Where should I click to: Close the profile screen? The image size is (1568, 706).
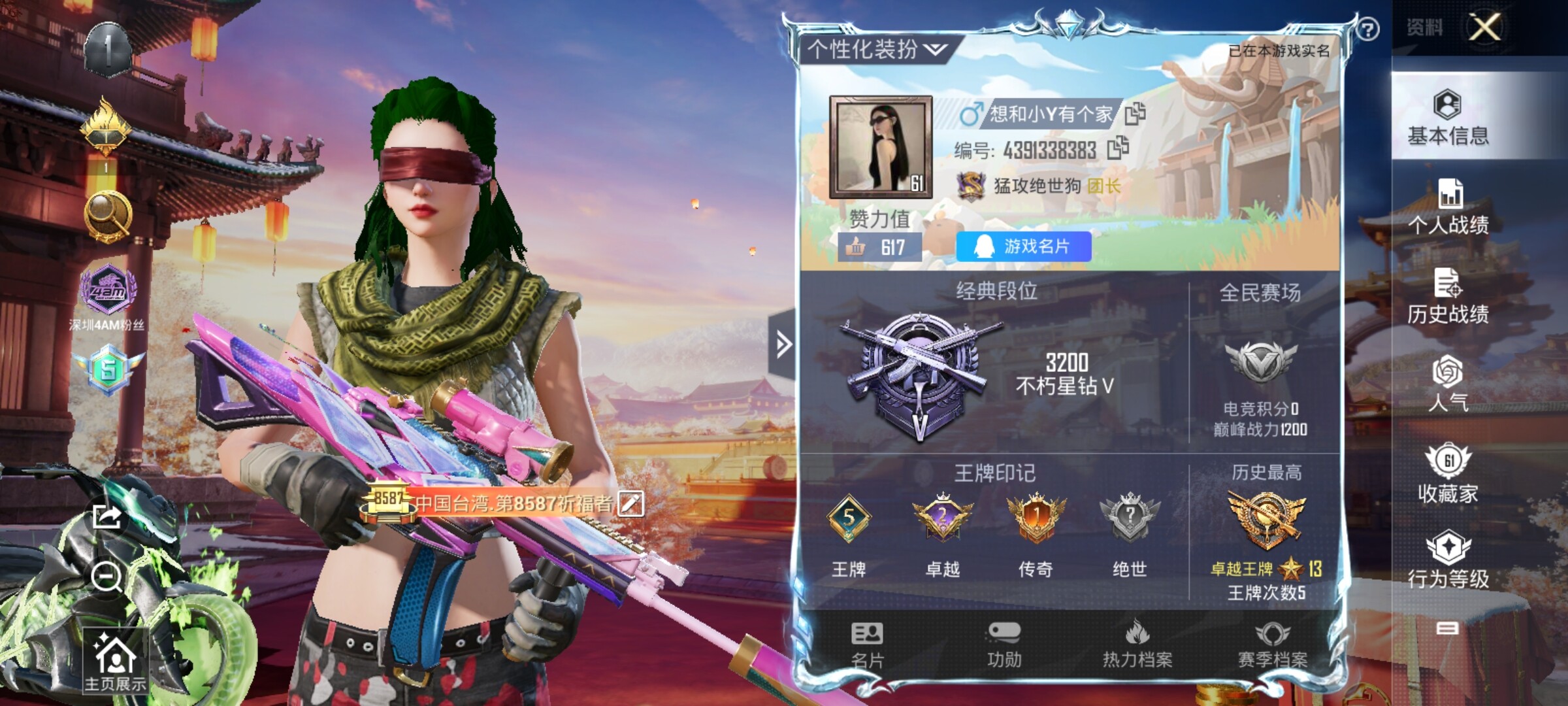tap(1484, 27)
